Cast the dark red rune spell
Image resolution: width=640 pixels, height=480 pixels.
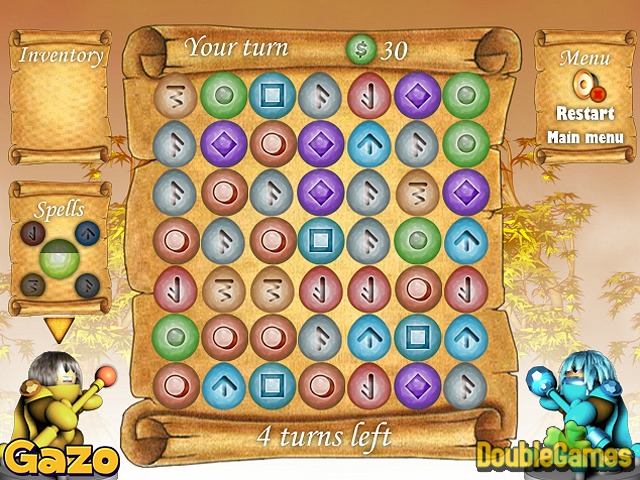tap(32, 235)
